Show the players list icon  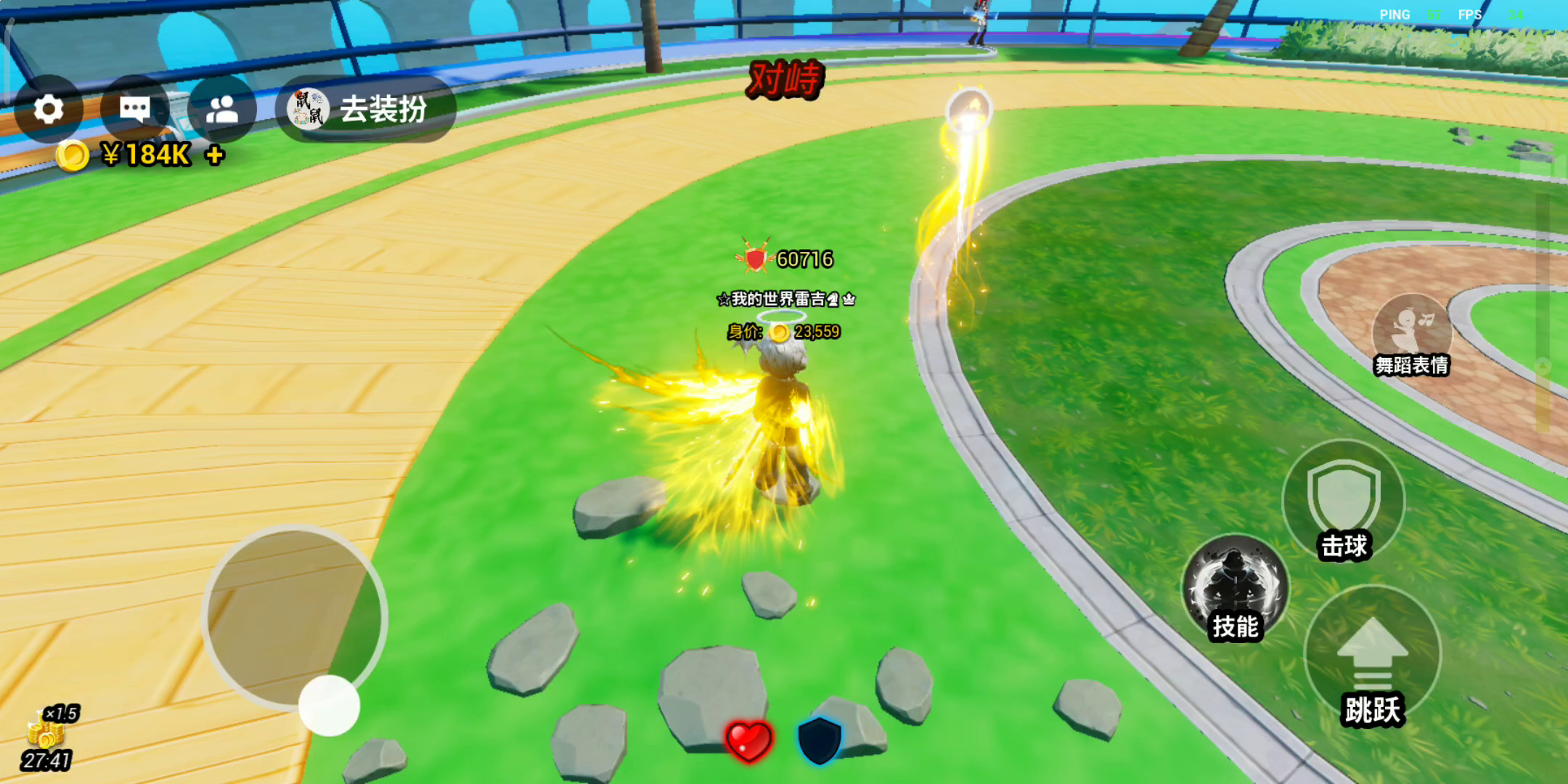[x=222, y=110]
